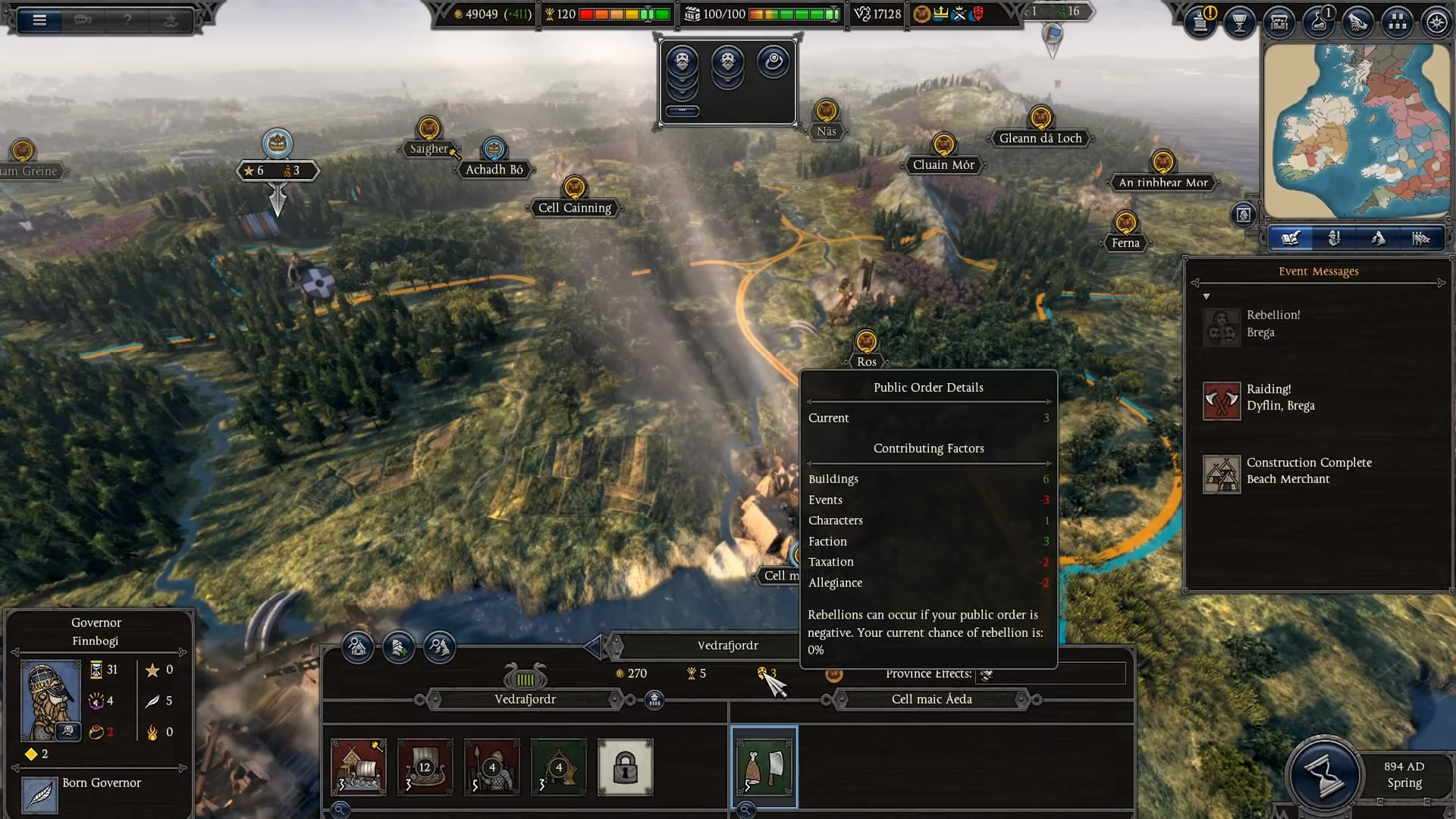Viewport: 1456px width, 819px height.
Task: Open the main game menu
Action: [39, 20]
